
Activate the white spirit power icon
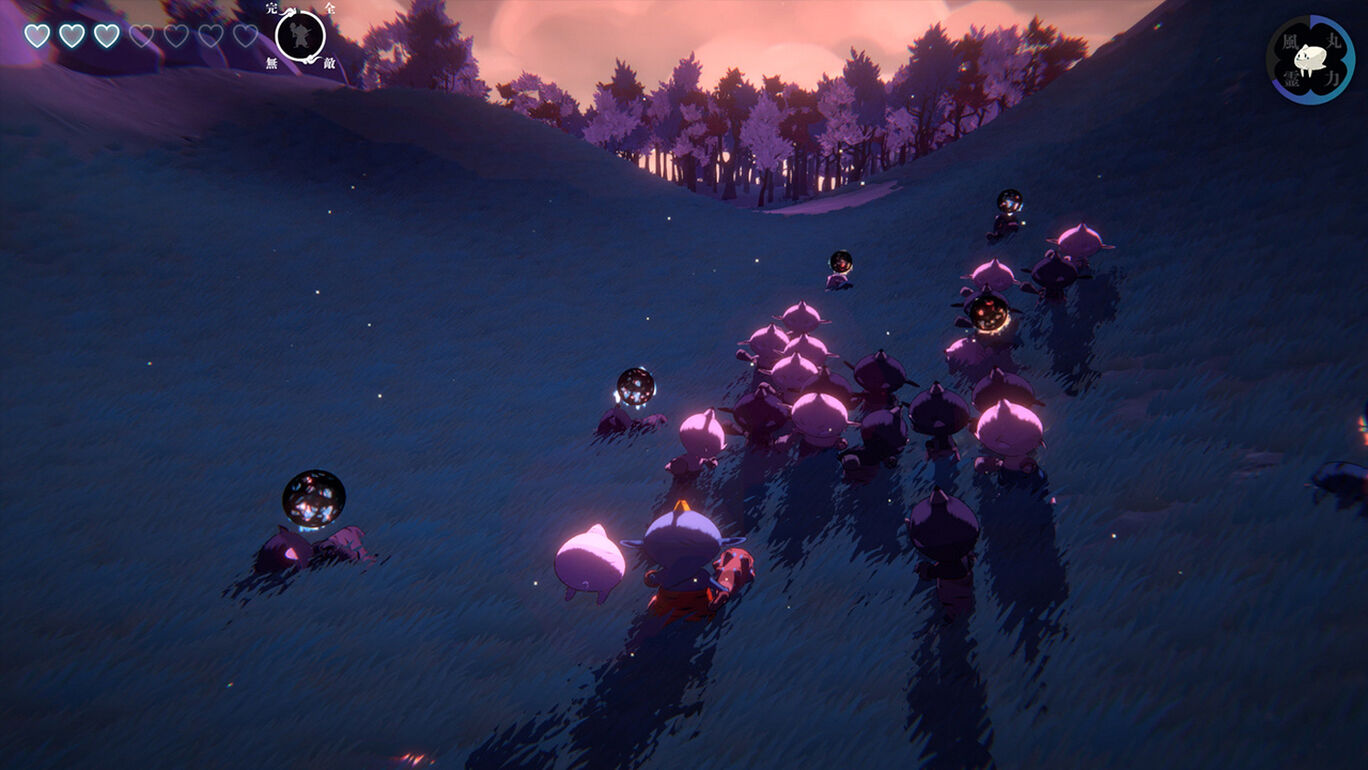pyautogui.click(x=1310, y=60)
